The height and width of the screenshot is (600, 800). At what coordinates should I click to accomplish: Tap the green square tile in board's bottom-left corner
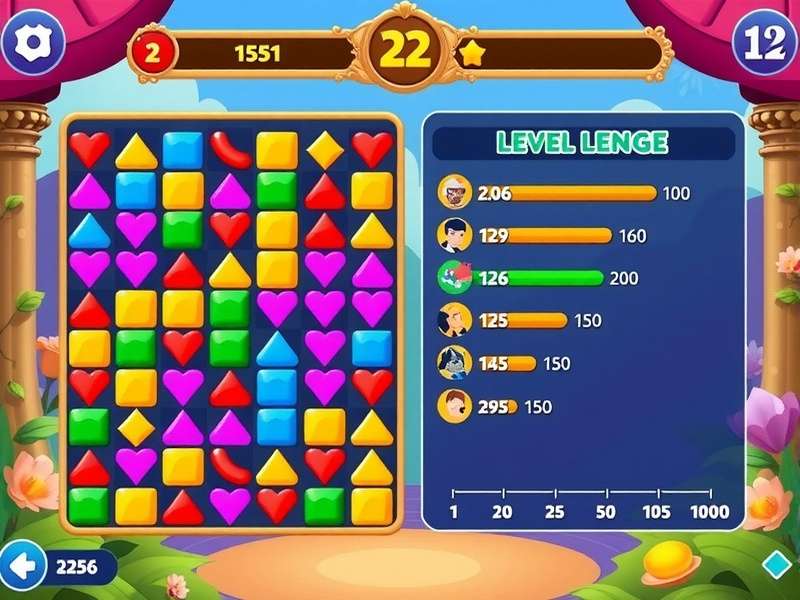pyautogui.click(x=89, y=505)
